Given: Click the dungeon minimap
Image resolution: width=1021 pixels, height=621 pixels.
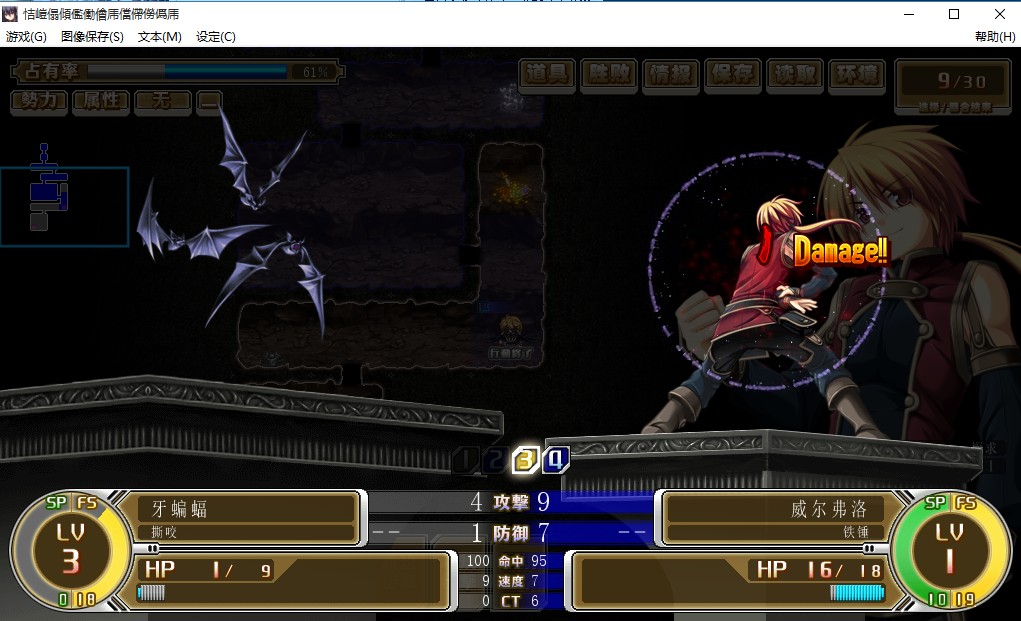Looking at the screenshot, I should 64,206.
